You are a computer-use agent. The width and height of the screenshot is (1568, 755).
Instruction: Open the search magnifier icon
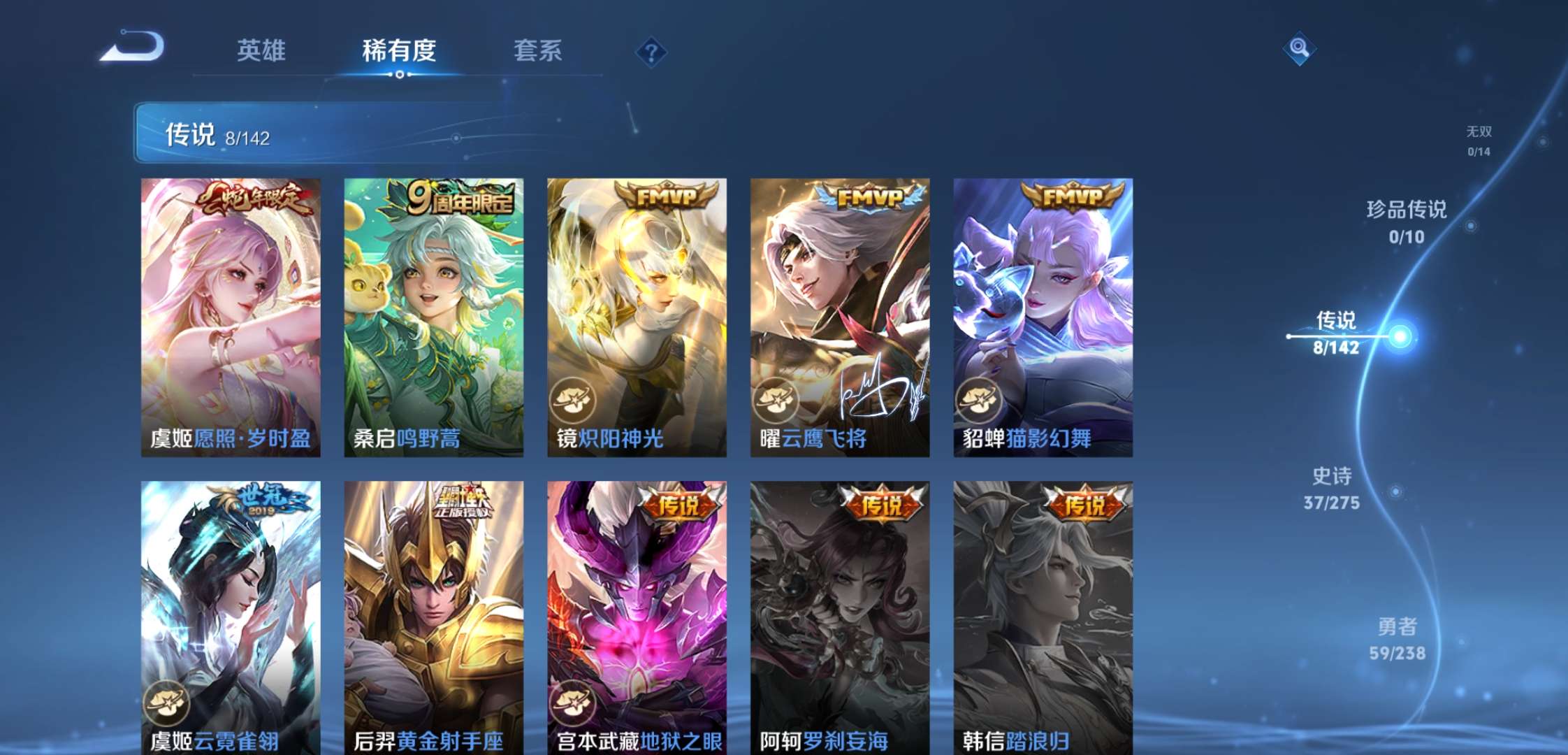coord(1298,49)
